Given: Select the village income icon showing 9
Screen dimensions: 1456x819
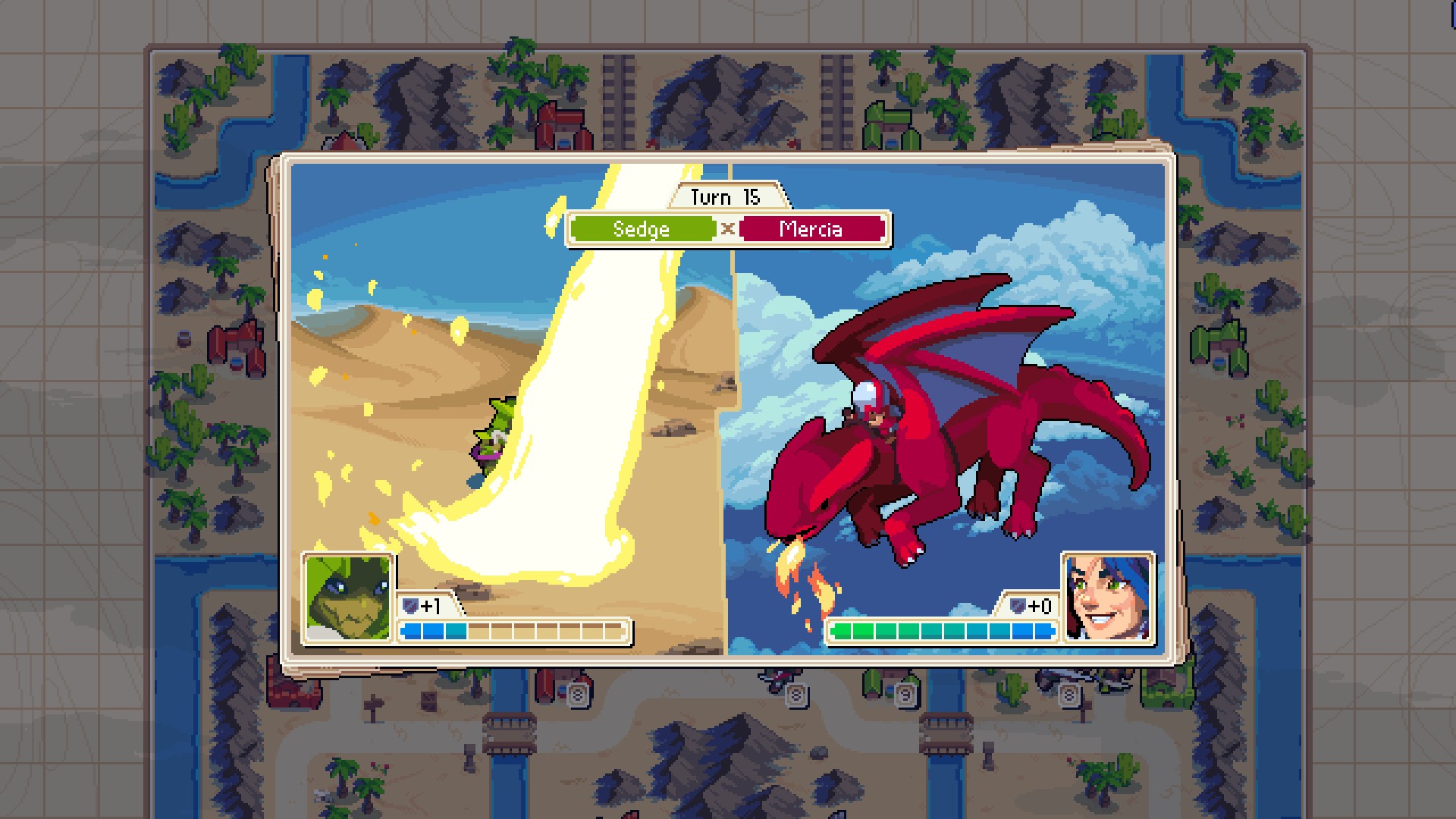Looking at the screenshot, I should tap(906, 695).
